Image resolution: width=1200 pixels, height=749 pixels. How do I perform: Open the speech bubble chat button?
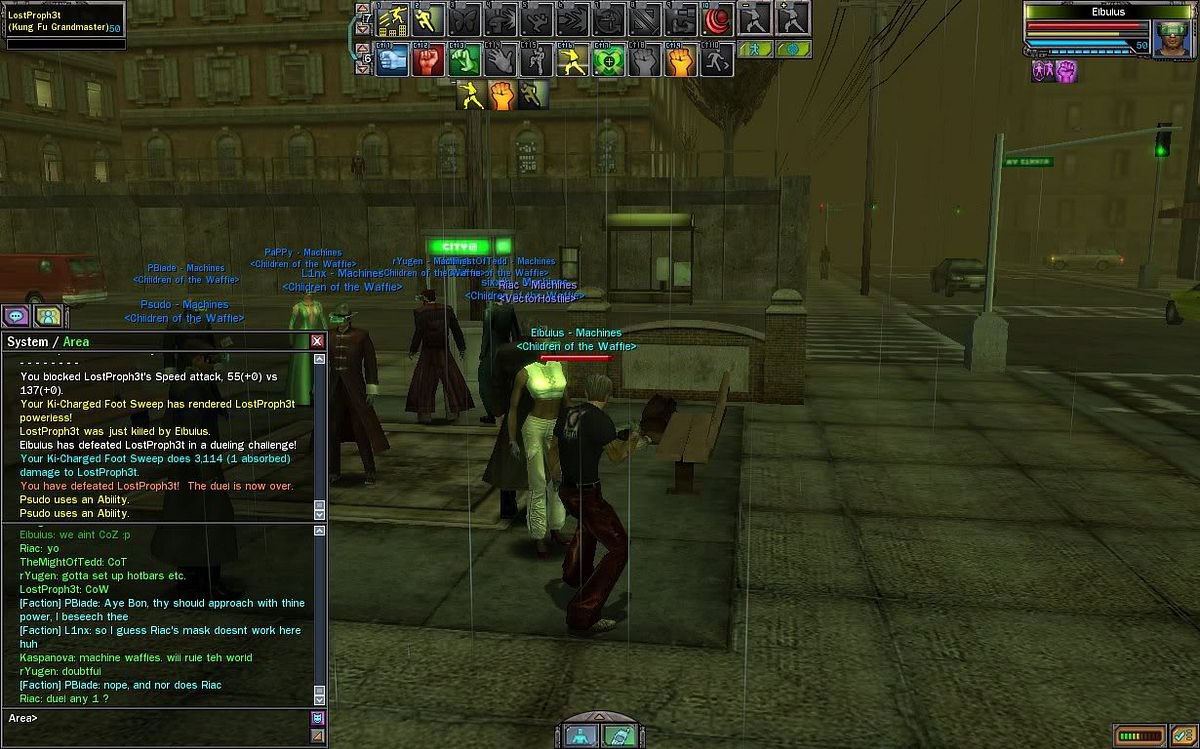click(x=16, y=316)
